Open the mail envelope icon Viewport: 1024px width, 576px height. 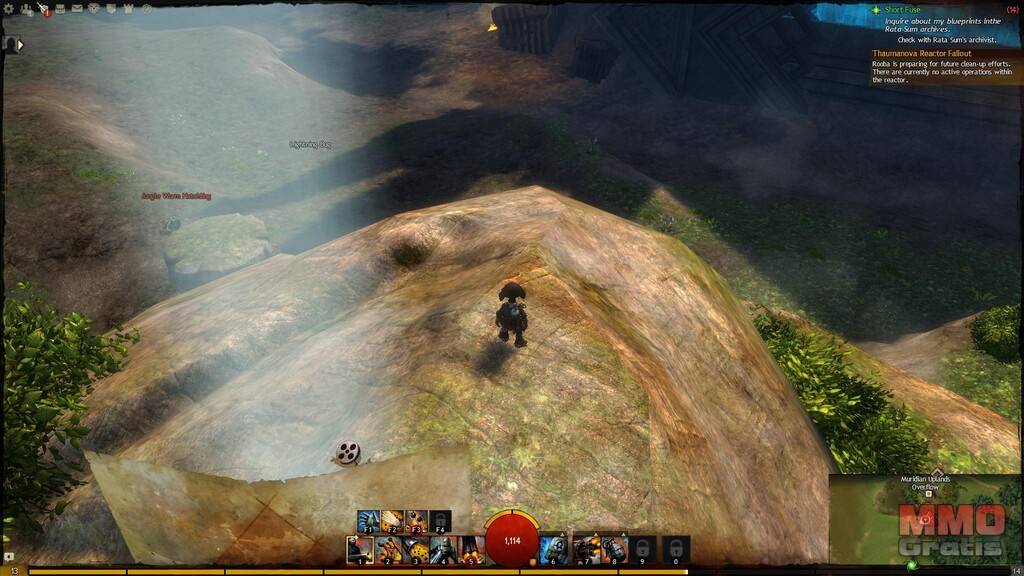click(77, 9)
